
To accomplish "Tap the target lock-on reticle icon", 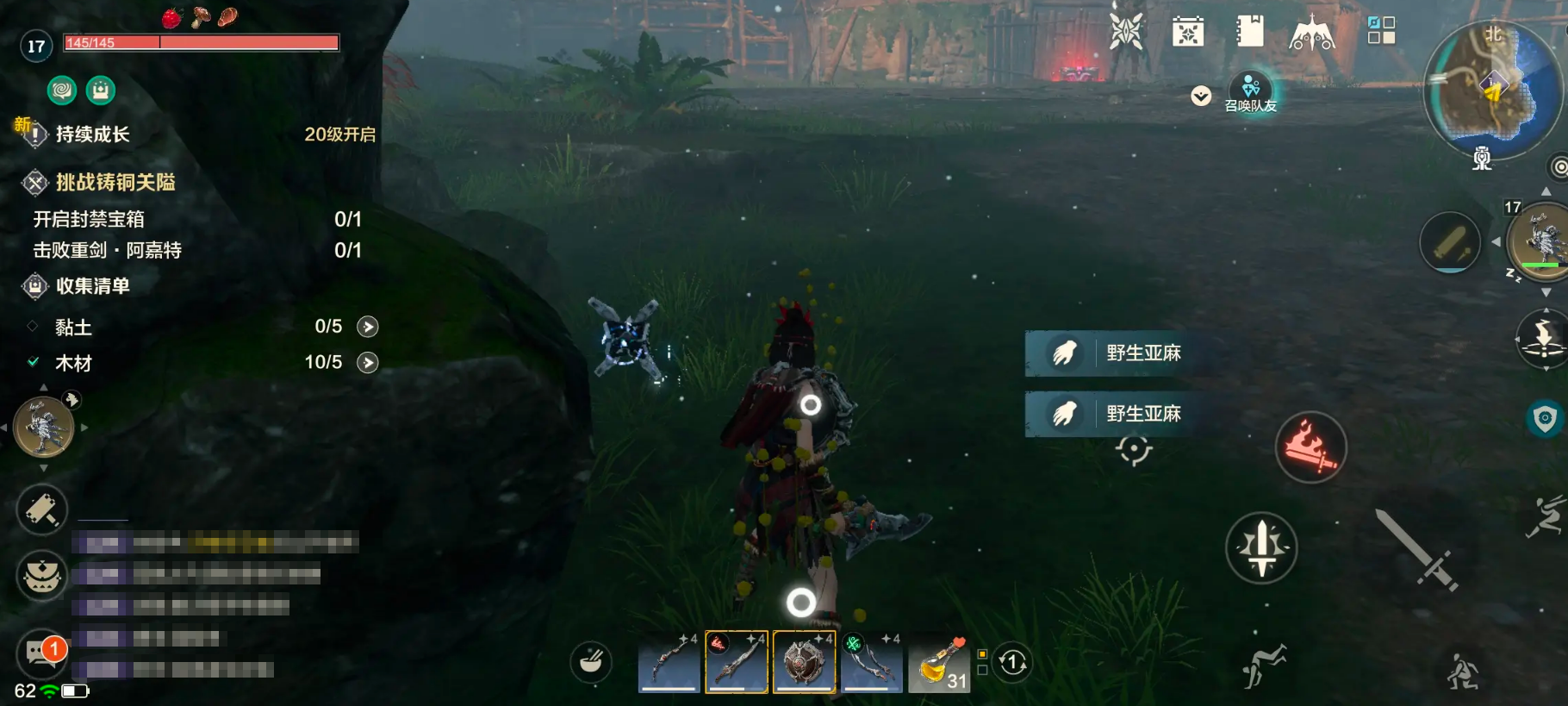I will 1134,449.
